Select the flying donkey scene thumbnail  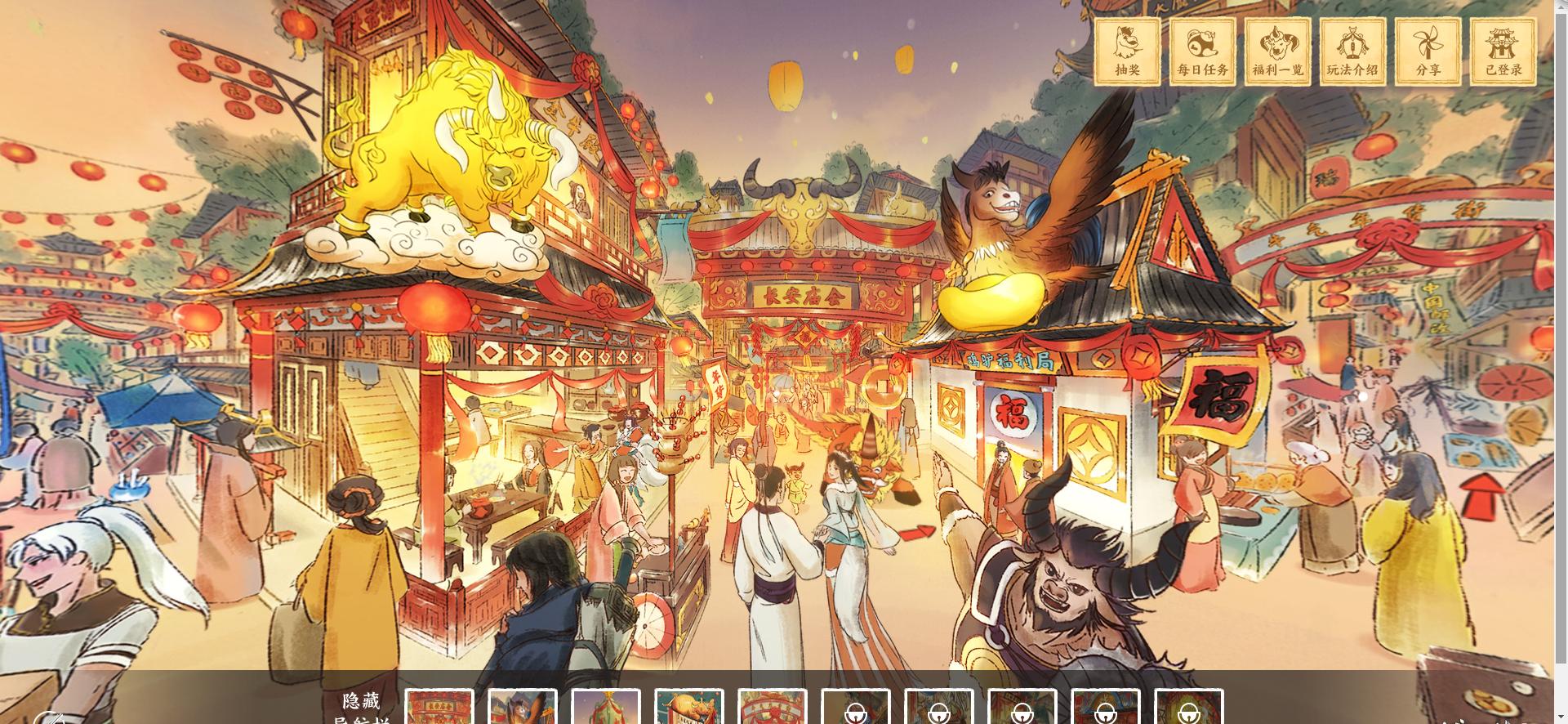[x=520, y=708]
